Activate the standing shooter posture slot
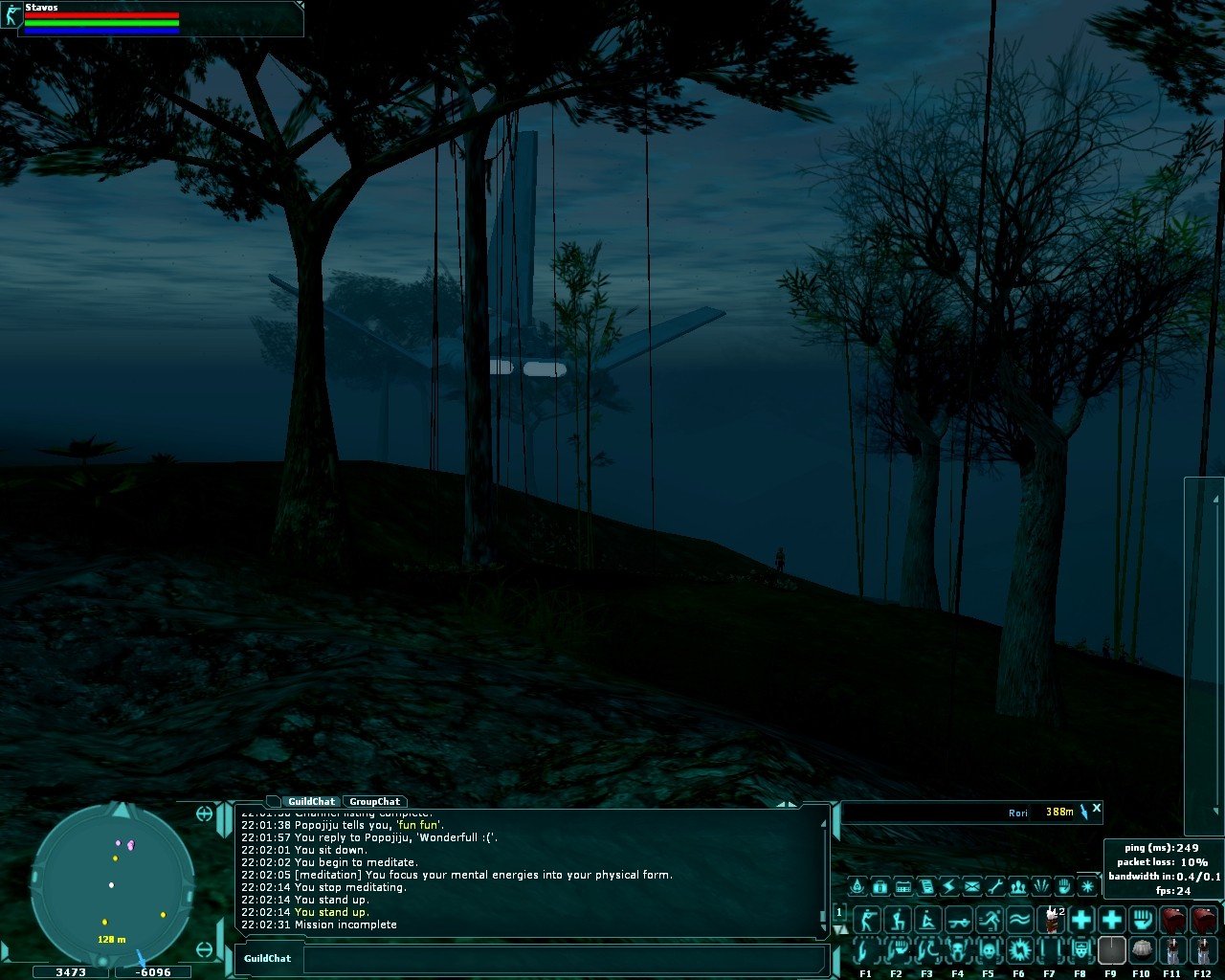This screenshot has height=980, width=1225. click(866, 920)
